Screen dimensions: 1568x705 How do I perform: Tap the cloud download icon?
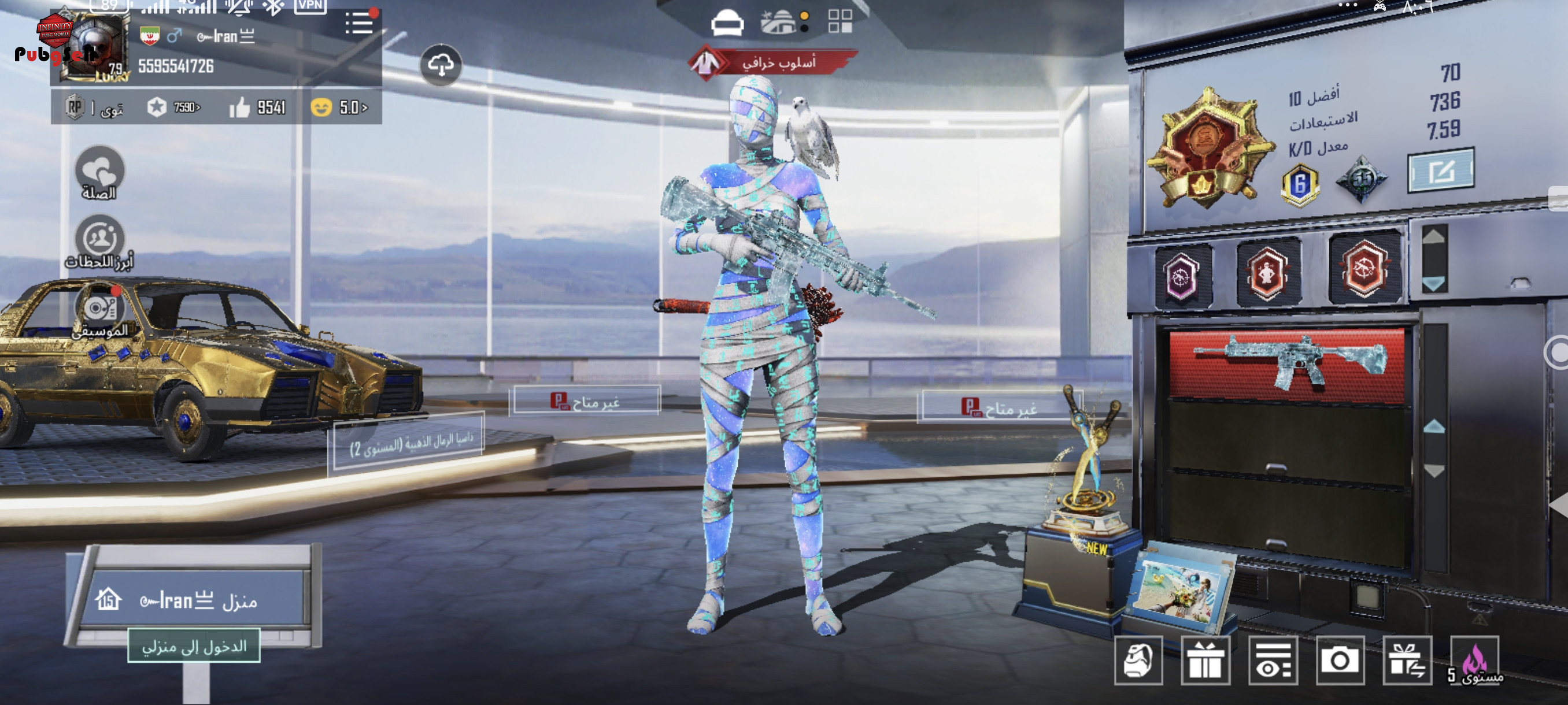[x=441, y=65]
